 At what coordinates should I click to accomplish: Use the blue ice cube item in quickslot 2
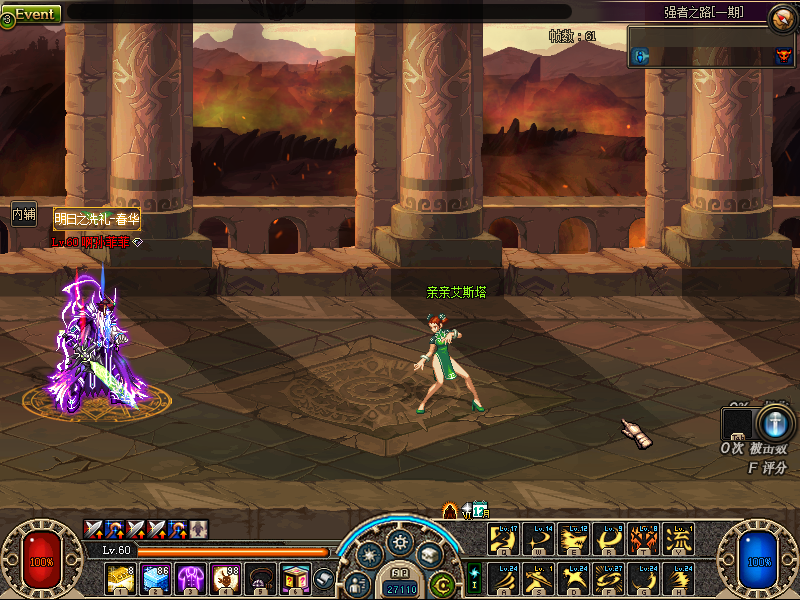click(x=155, y=578)
